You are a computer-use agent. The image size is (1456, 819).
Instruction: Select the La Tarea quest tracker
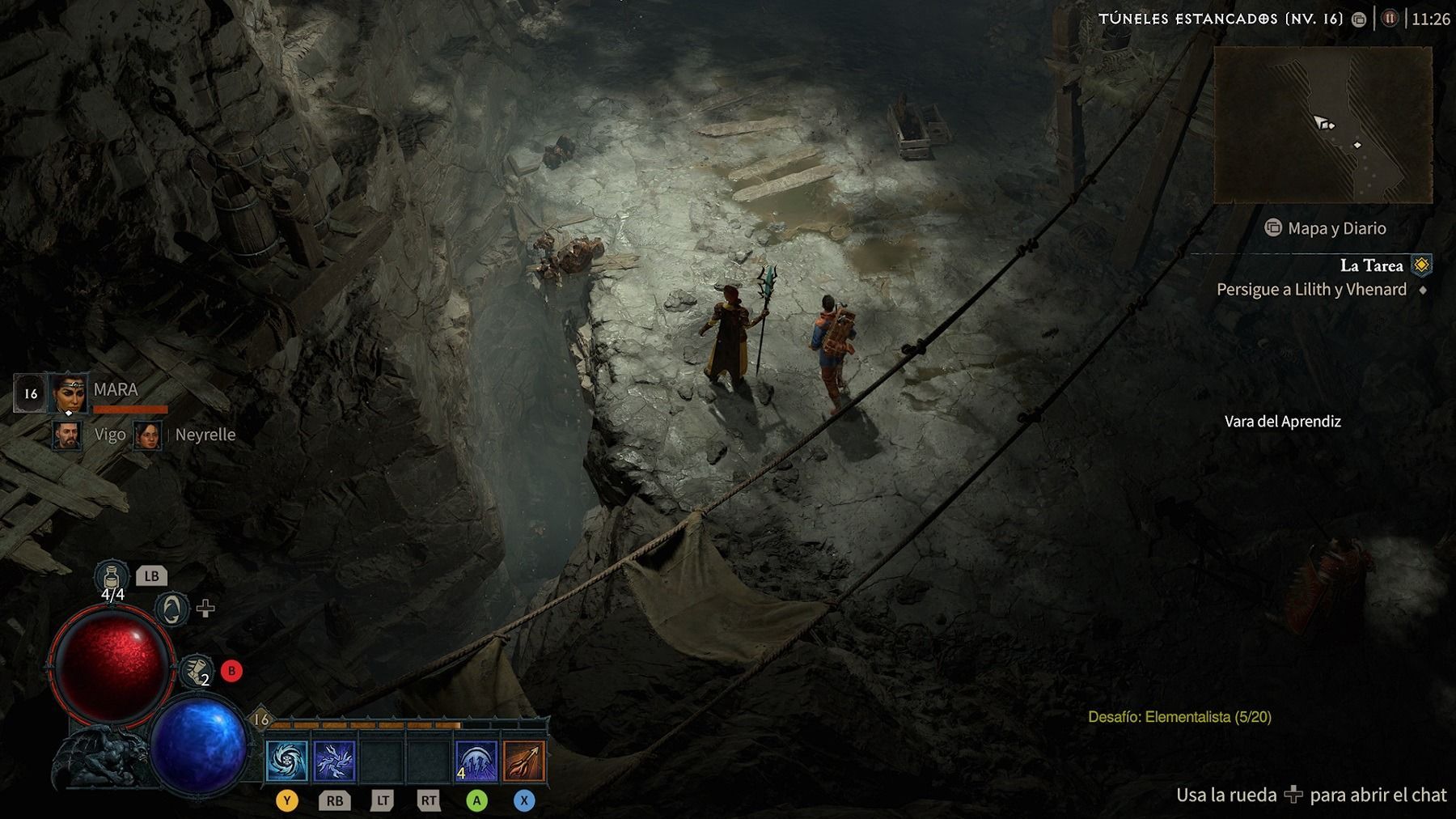(1371, 265)
